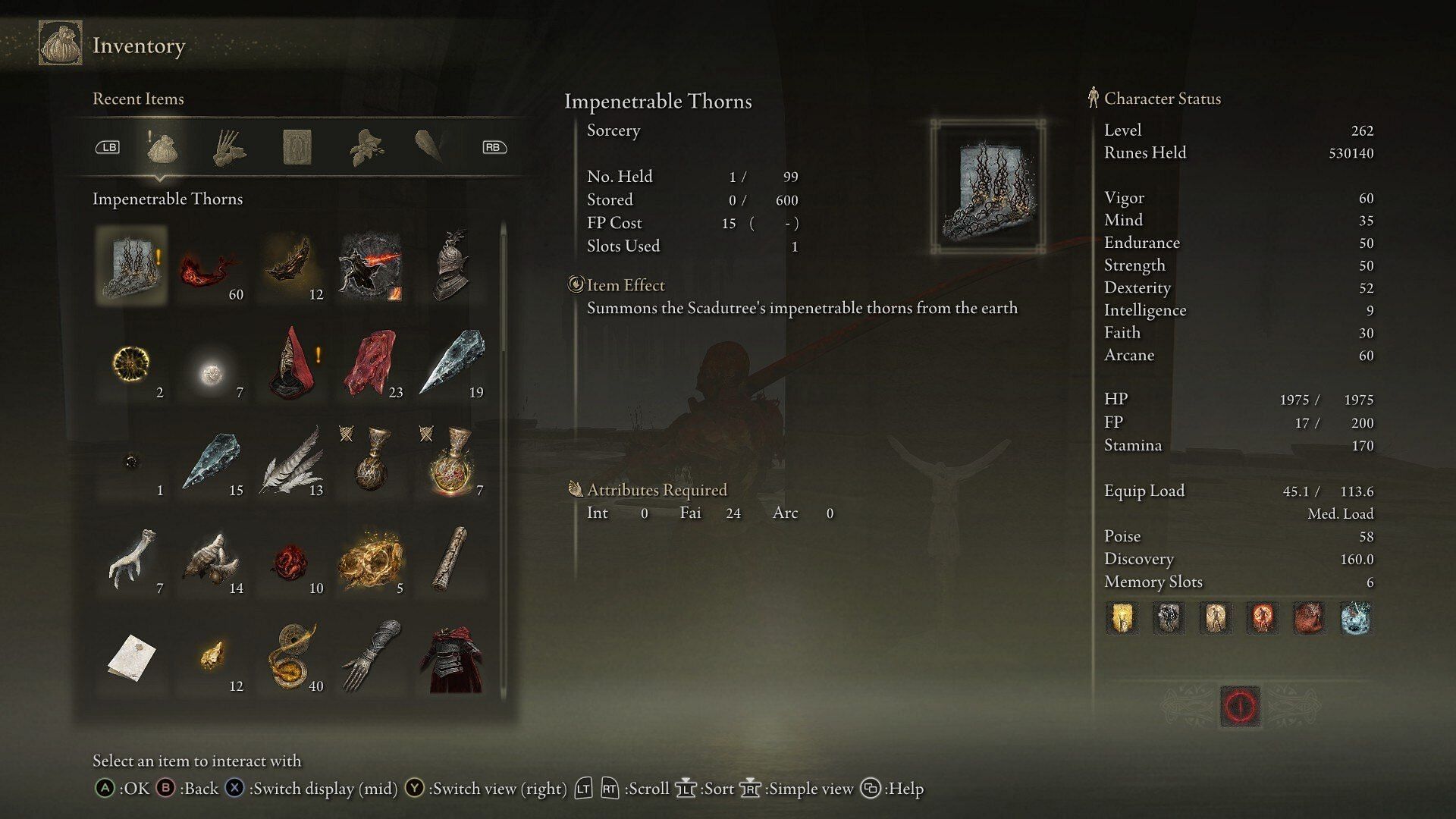Choose the rolled scroll item

point(451,560)
